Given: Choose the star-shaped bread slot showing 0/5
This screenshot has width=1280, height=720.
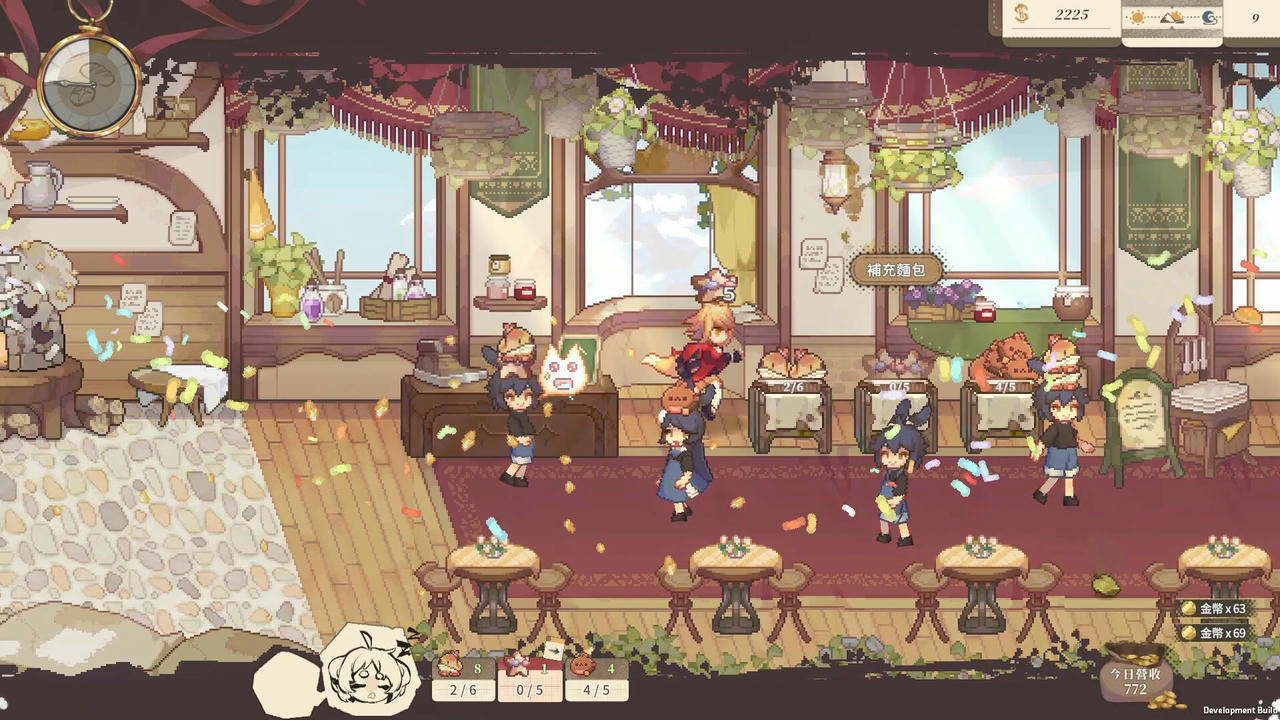Looking at the screenshot, I should pyautogui.click(x=529, y=677).
